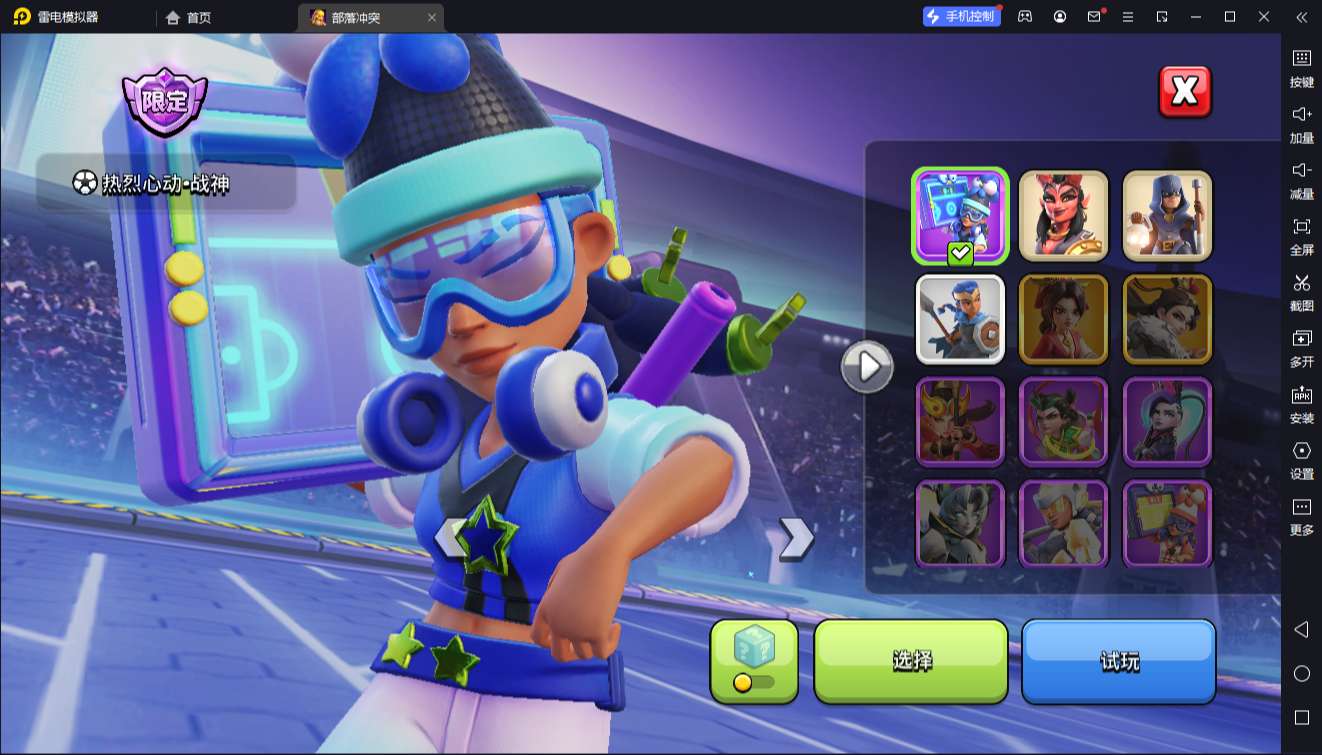Toggle the random skin mystery cube

[754, 660]
